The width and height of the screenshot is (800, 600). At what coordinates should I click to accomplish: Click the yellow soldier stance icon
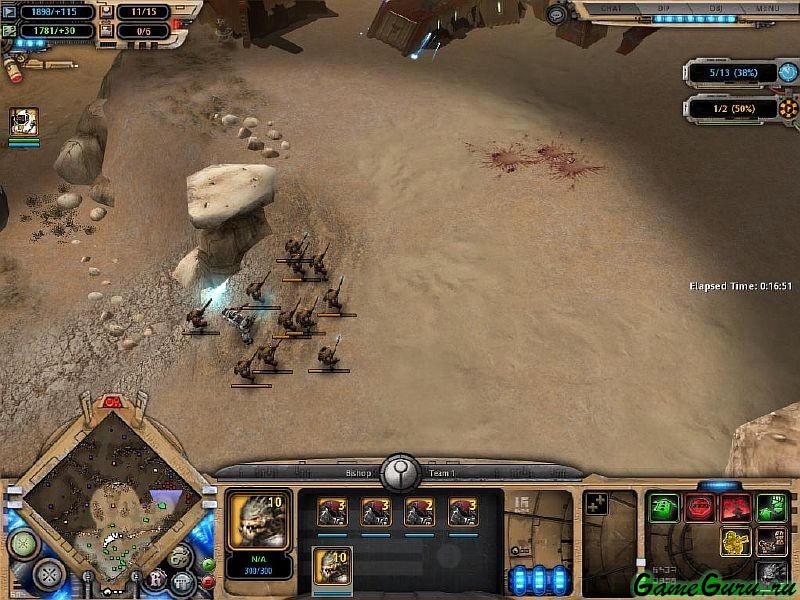[x=736, y=543]
